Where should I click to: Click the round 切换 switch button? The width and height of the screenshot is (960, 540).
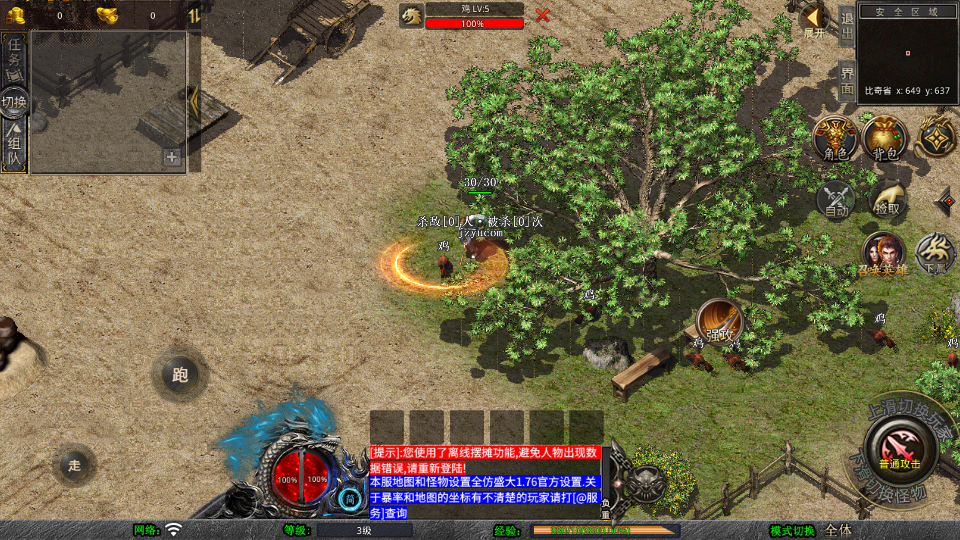pyautogui.click(x=14, y=102)
